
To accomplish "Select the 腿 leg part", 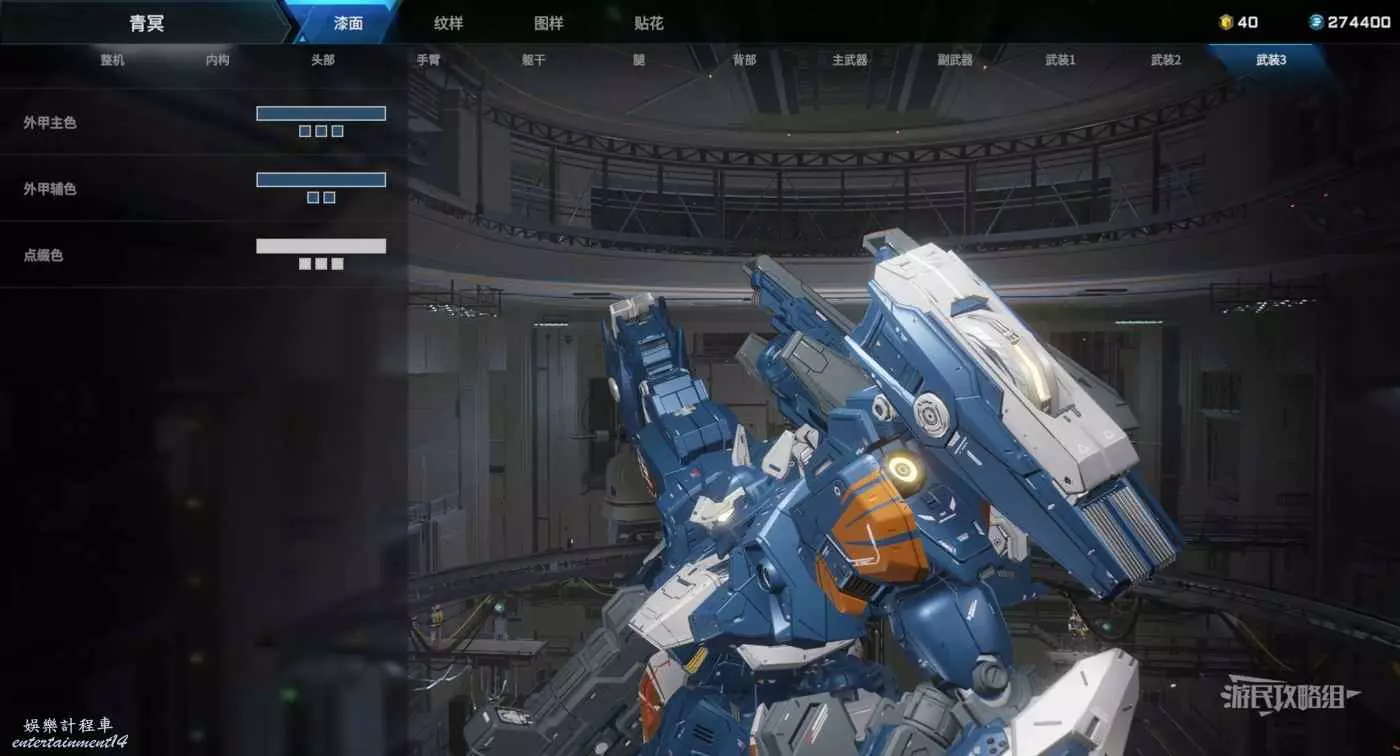I will 639,60.
